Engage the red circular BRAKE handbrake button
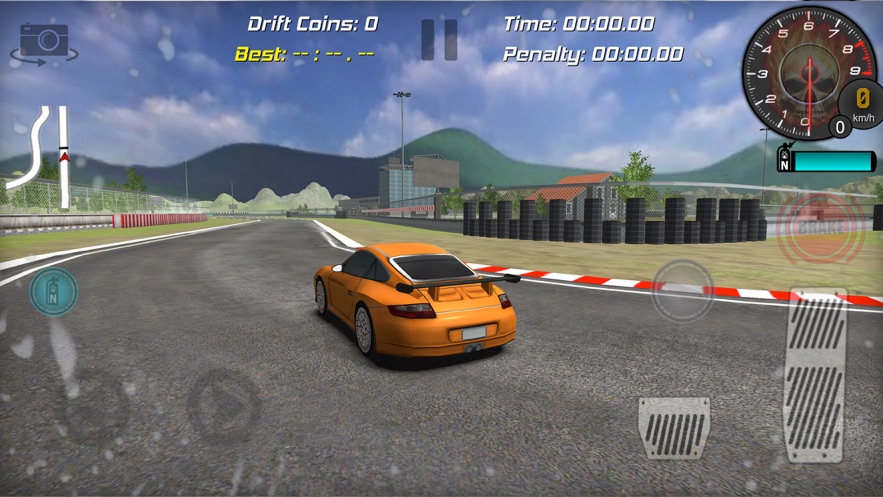Screen dimensions: 883x497 (820, 228)
